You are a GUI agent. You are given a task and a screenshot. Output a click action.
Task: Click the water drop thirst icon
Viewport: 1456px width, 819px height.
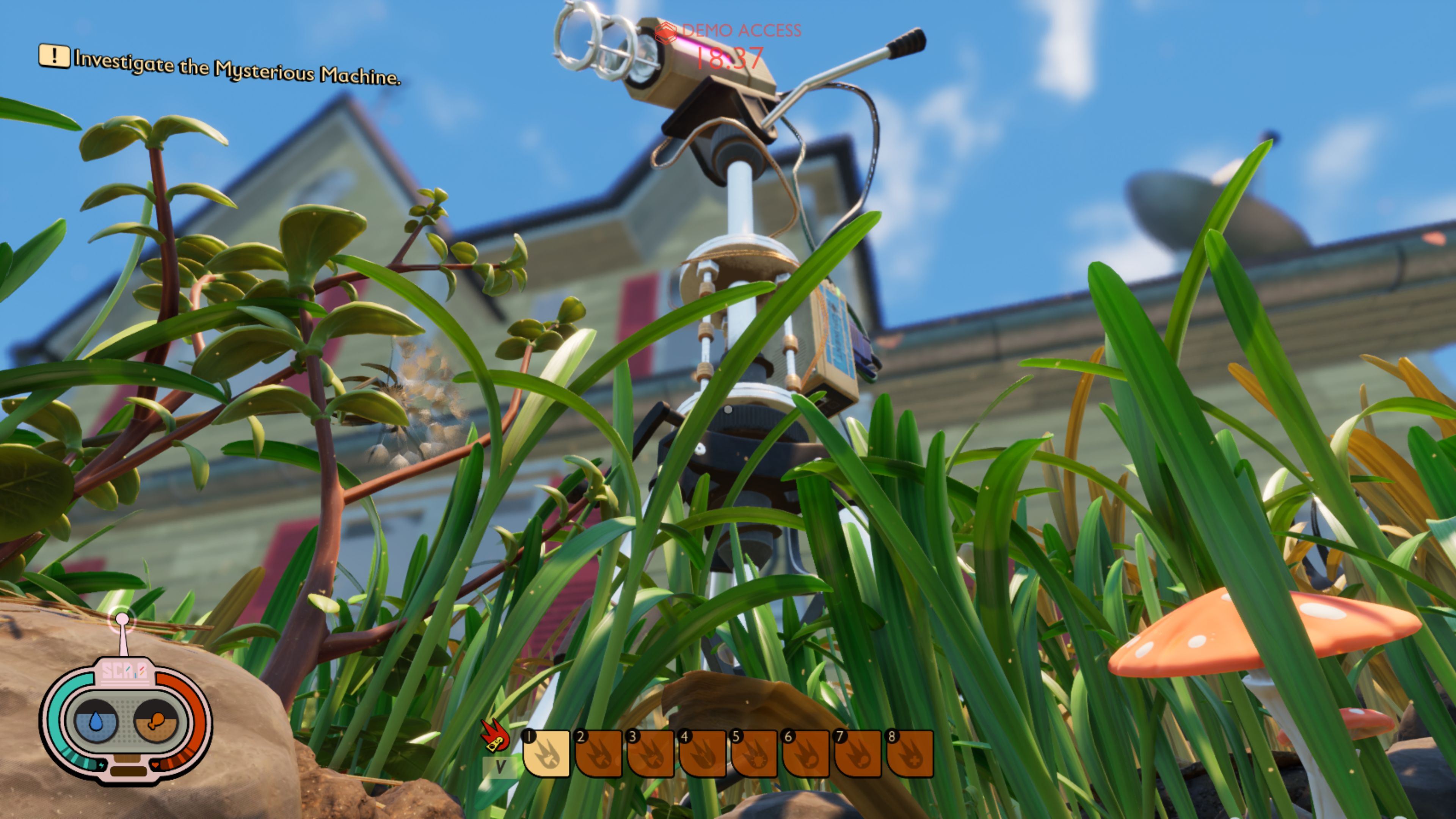tap(97, 721)
